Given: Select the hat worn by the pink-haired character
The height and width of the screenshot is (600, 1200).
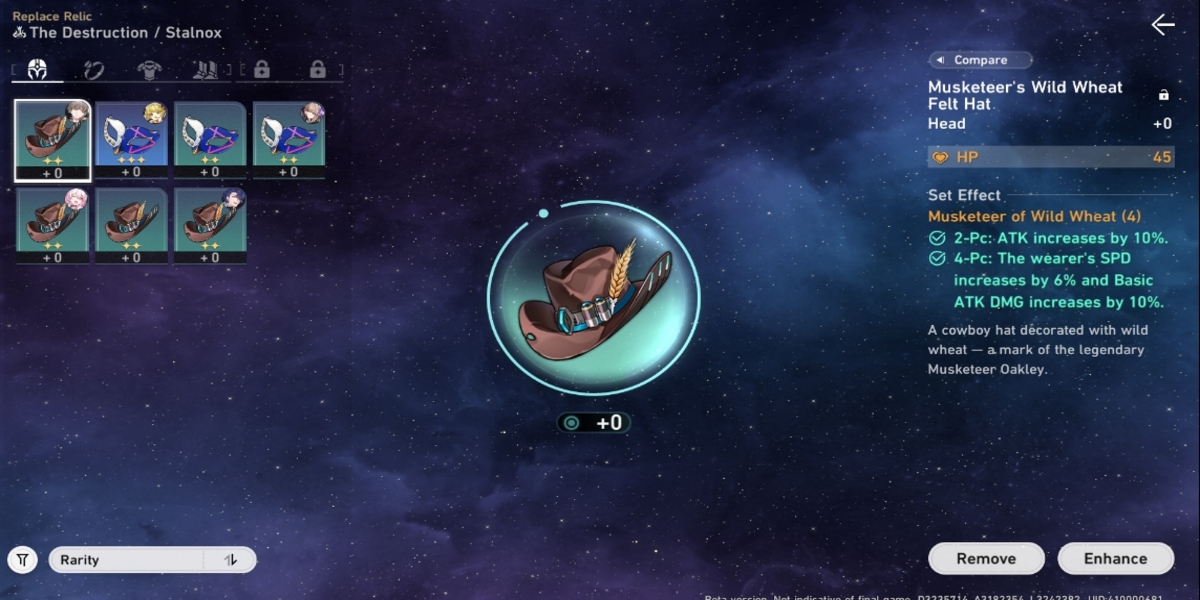Looking at the screenshot, I should coord(52,225).
